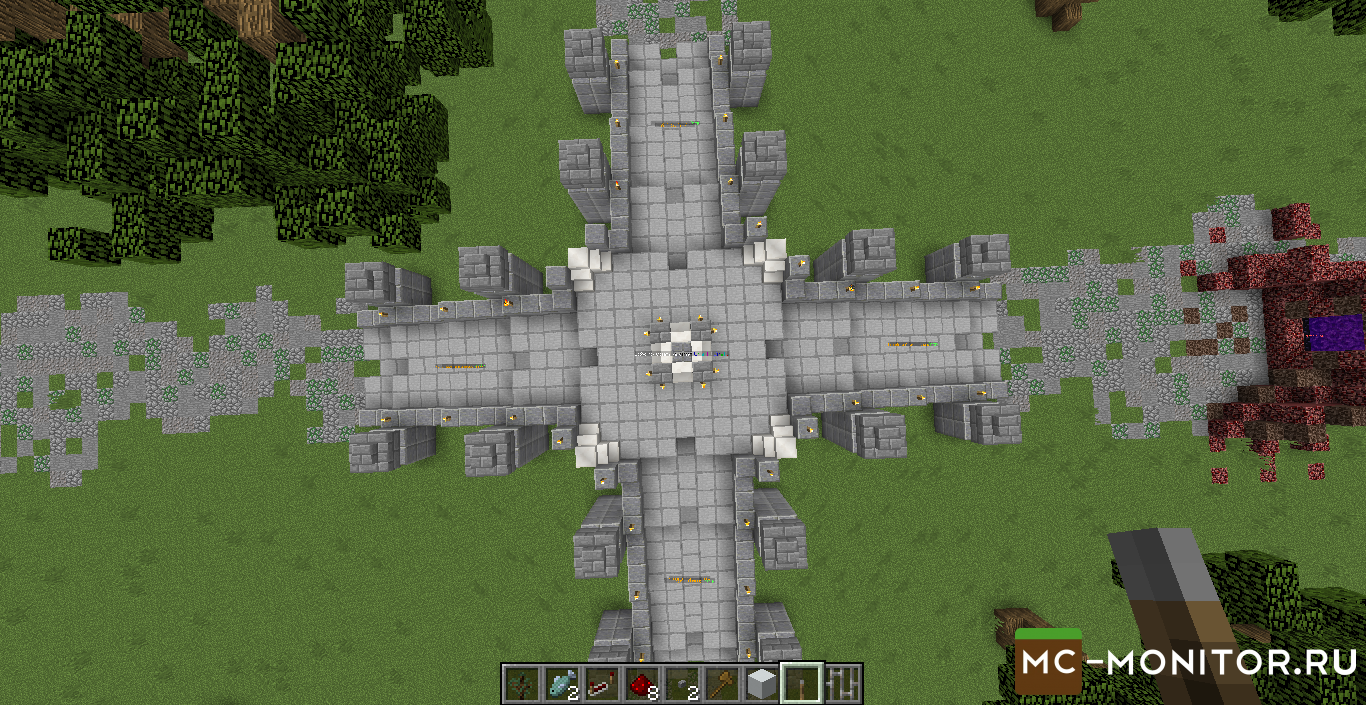The width and height of the screenshot is (1366, 705).
Task: Select the iron bars slot
Action: 842,684
